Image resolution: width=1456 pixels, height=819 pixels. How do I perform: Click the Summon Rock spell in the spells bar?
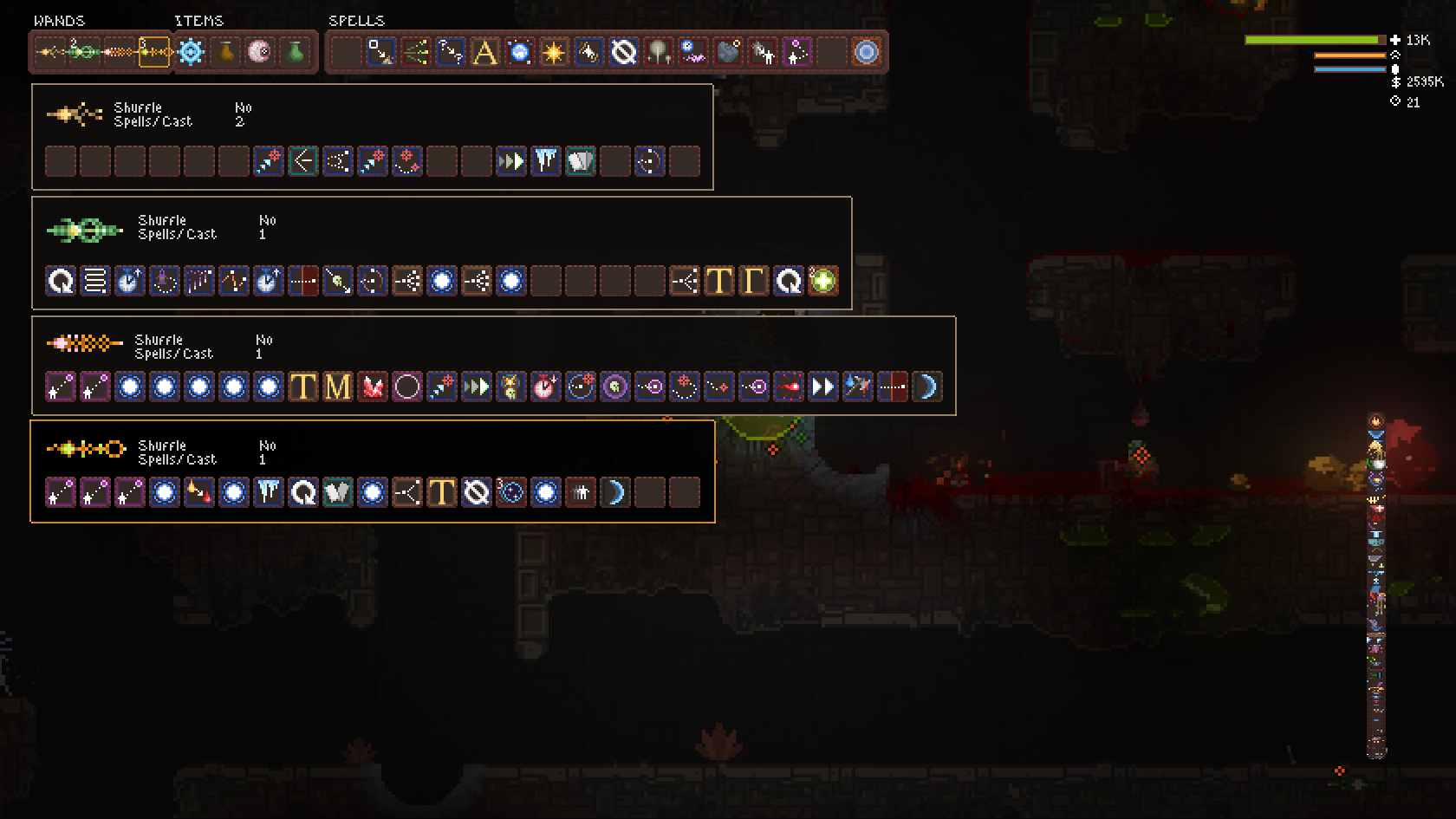point(728,52)
